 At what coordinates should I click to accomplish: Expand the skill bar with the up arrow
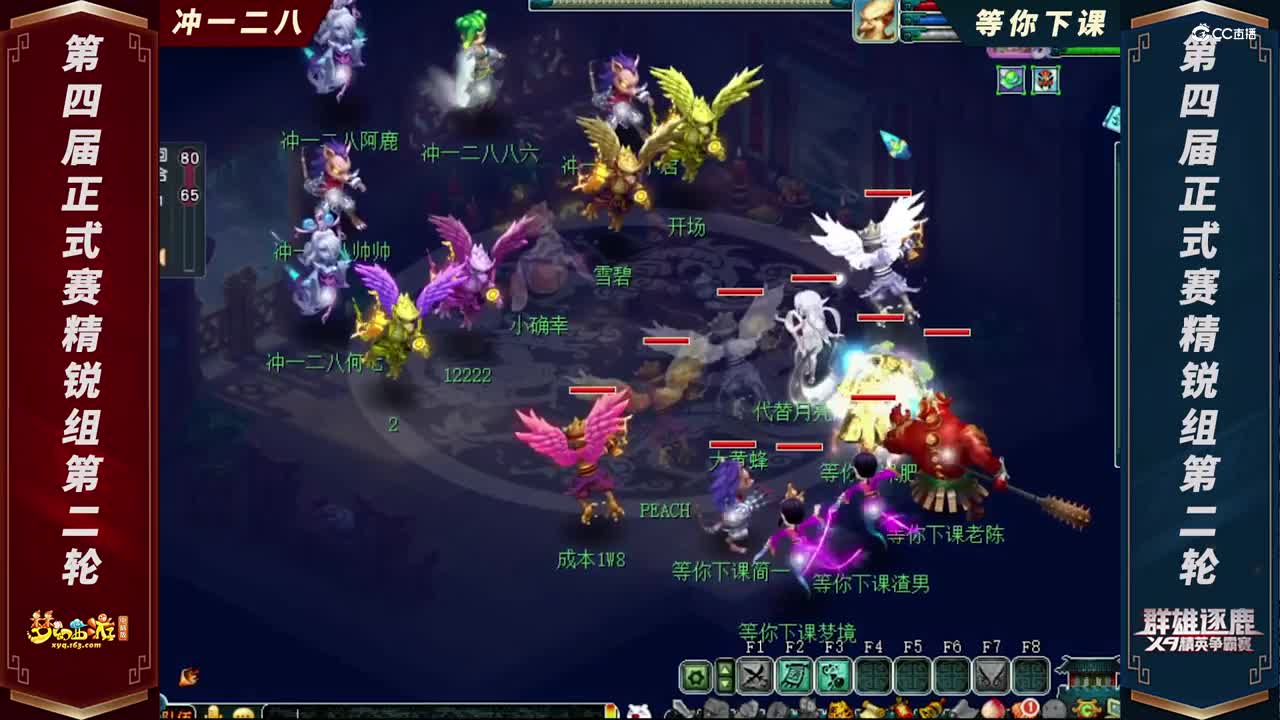(x=724, y=668)
